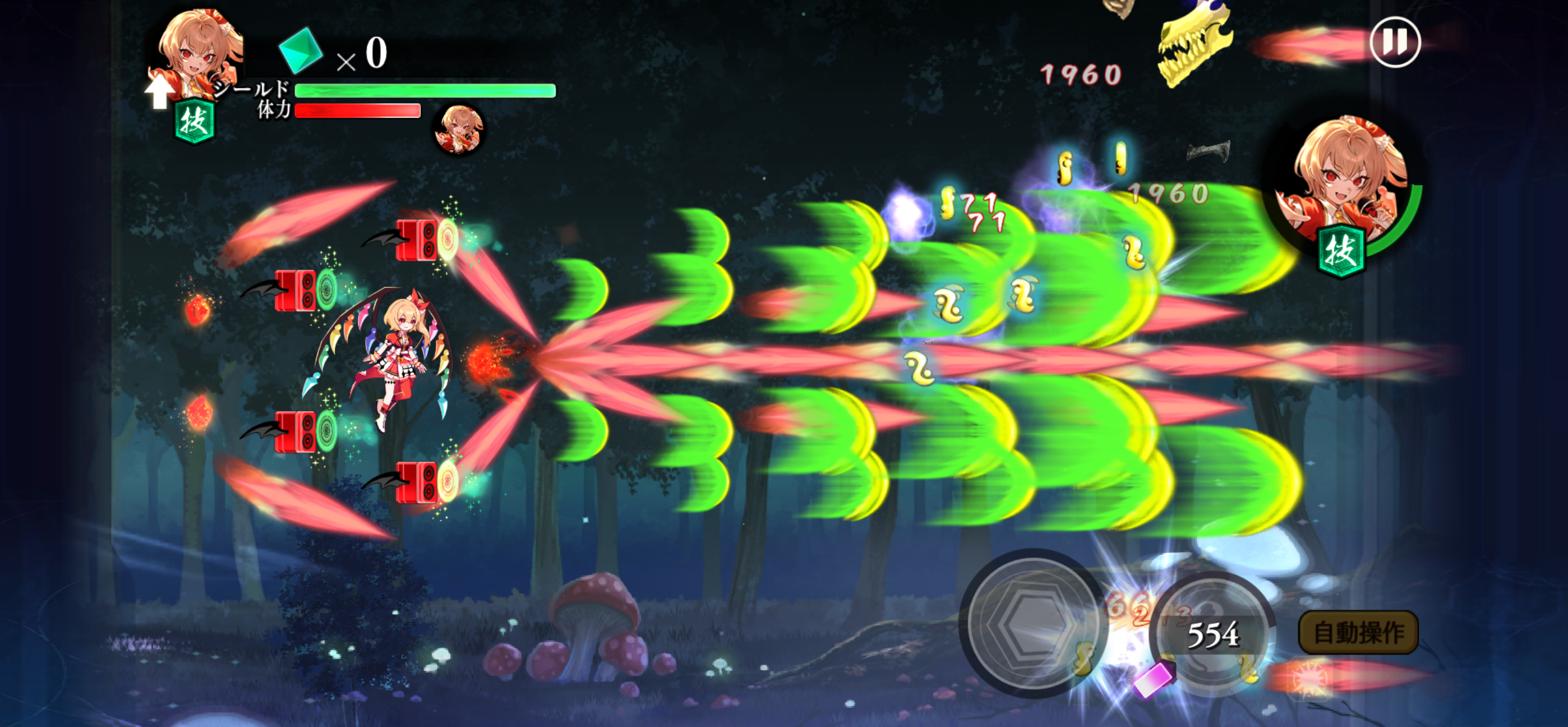Pause the game with the pause button

click(x=1395, y=42)
